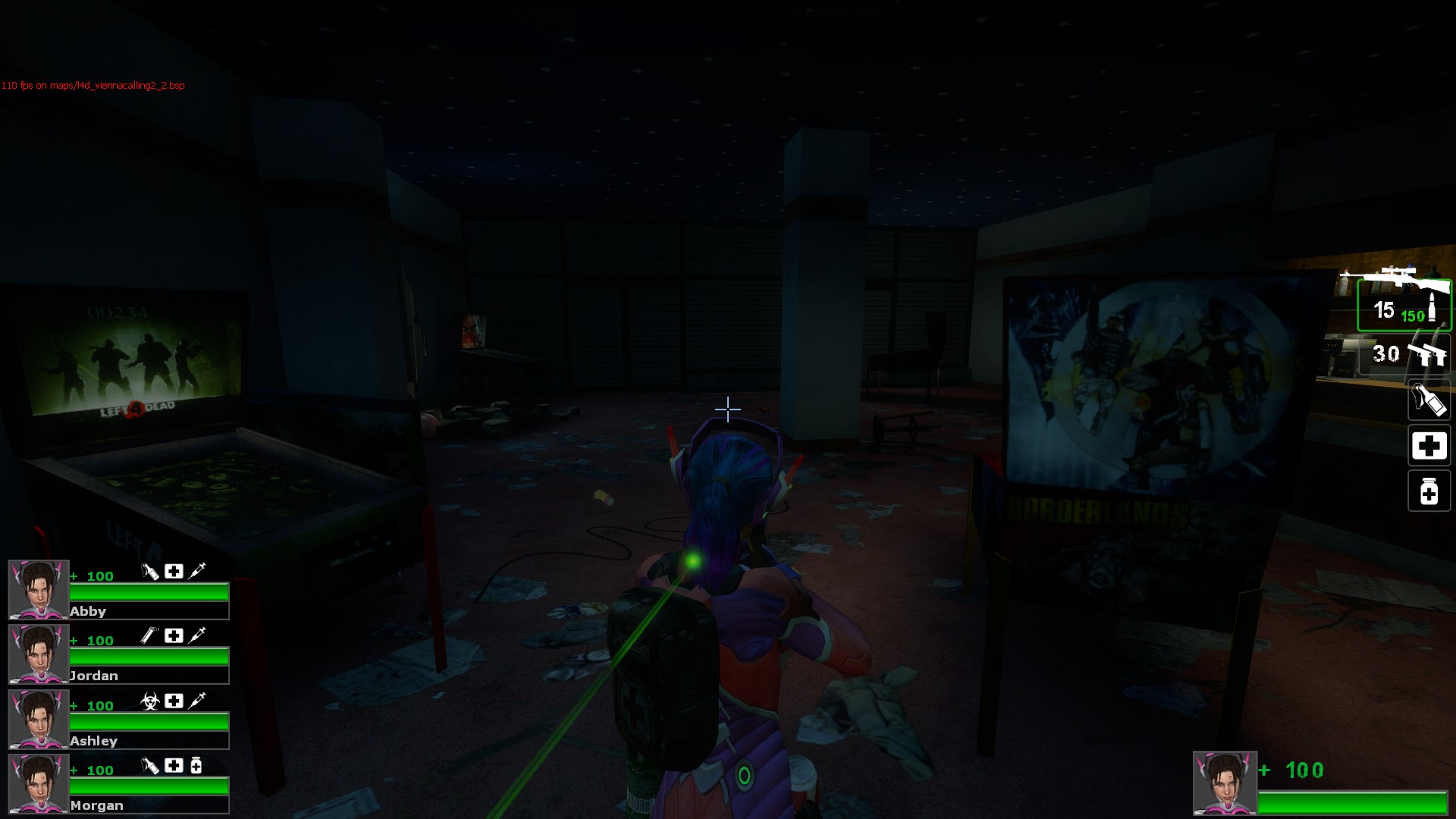This screenshot has width=1456, height=819.
Task: Click Jordan's teammate portrait
Action: [39, 654]
